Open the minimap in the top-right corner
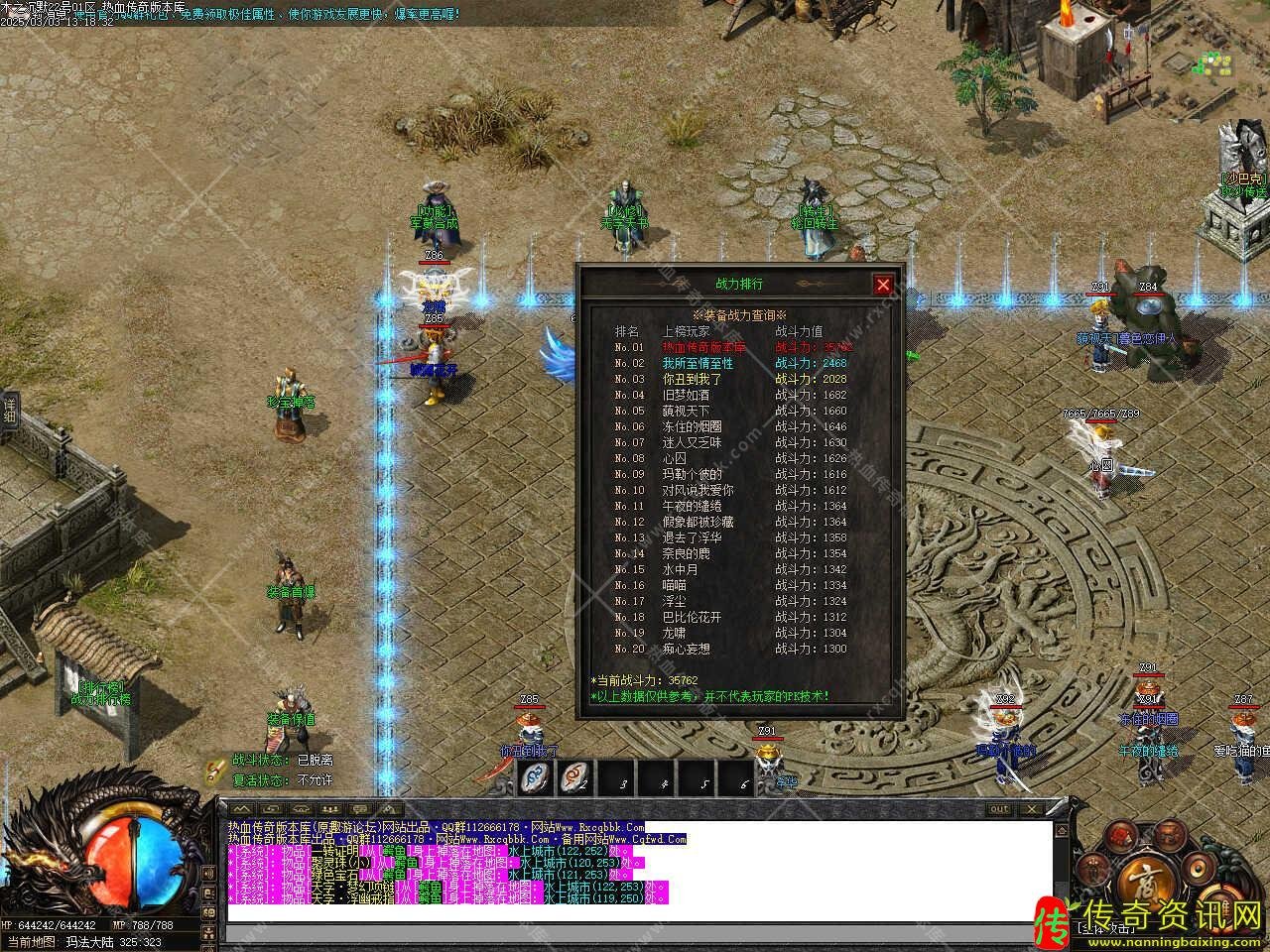 pyautogui.click(x=1216, y=61)
